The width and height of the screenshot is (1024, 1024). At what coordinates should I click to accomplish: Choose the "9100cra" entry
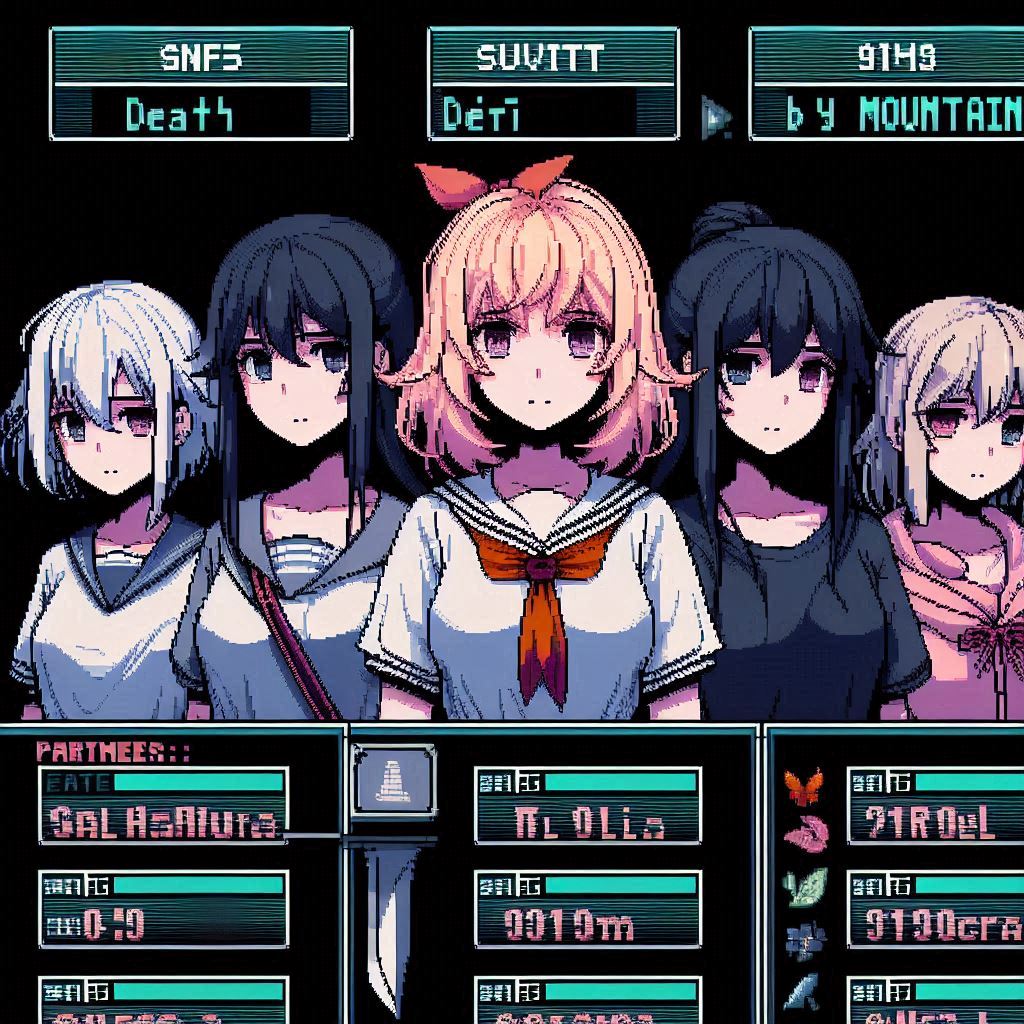tap(935, 909)
